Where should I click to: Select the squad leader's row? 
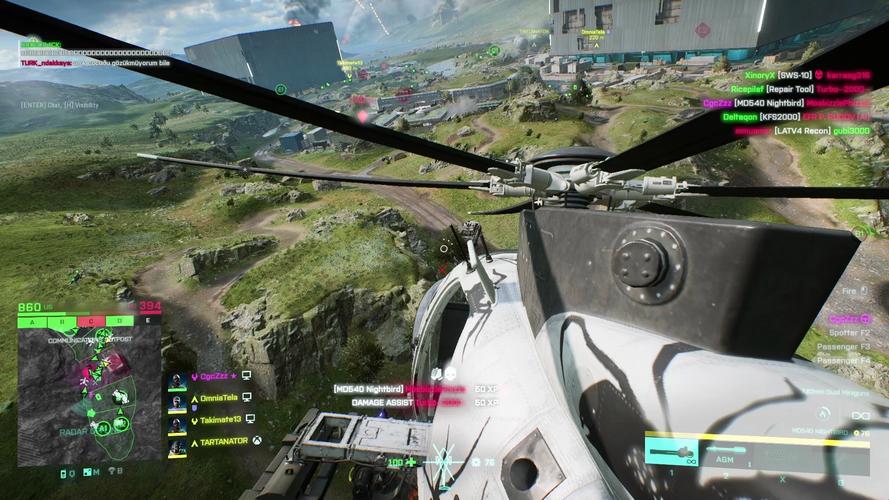pyautogui.click(x=217, y=378)
